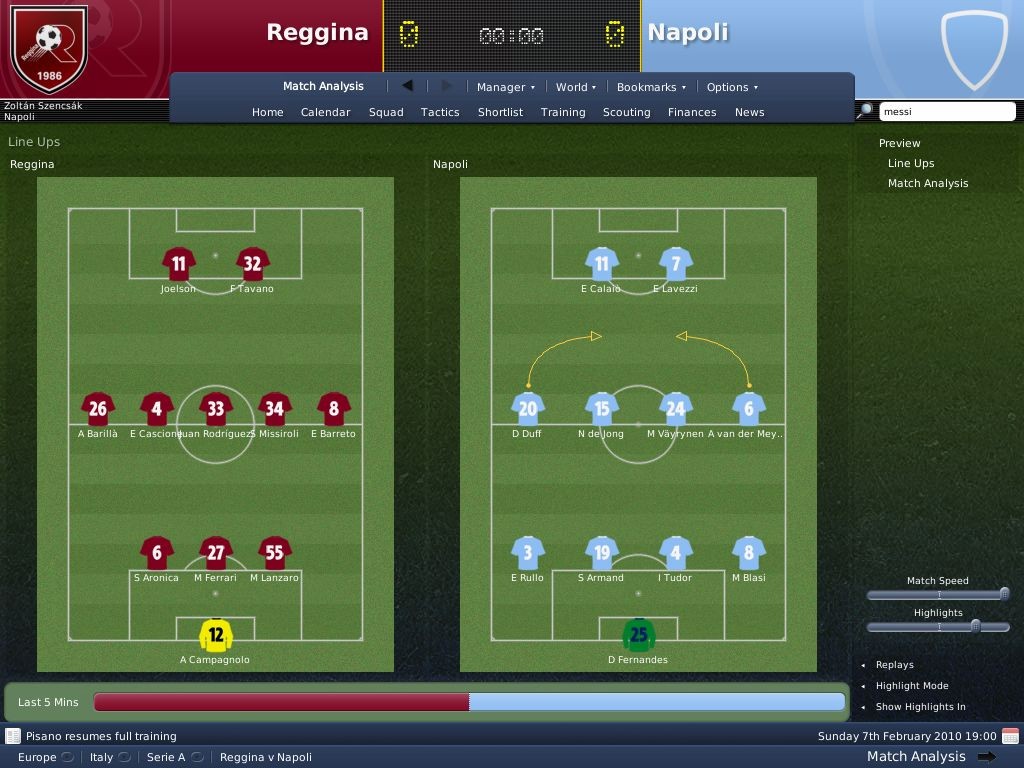The image size is (1024, 768).
Task: Continue to Match Analysis with arrow button
Action: pyautogui.click(x=986, y=757)
